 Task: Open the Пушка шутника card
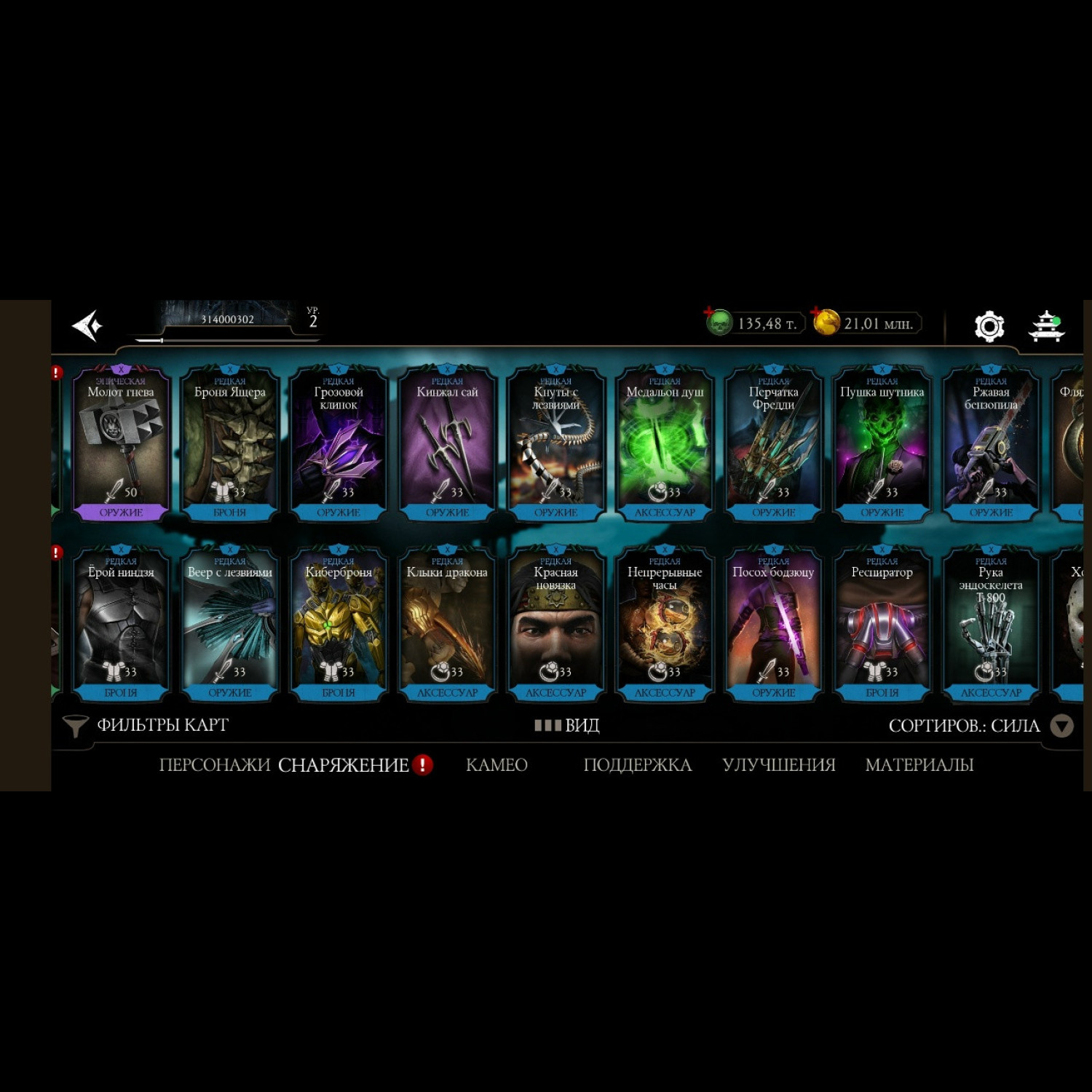point(882,444)
